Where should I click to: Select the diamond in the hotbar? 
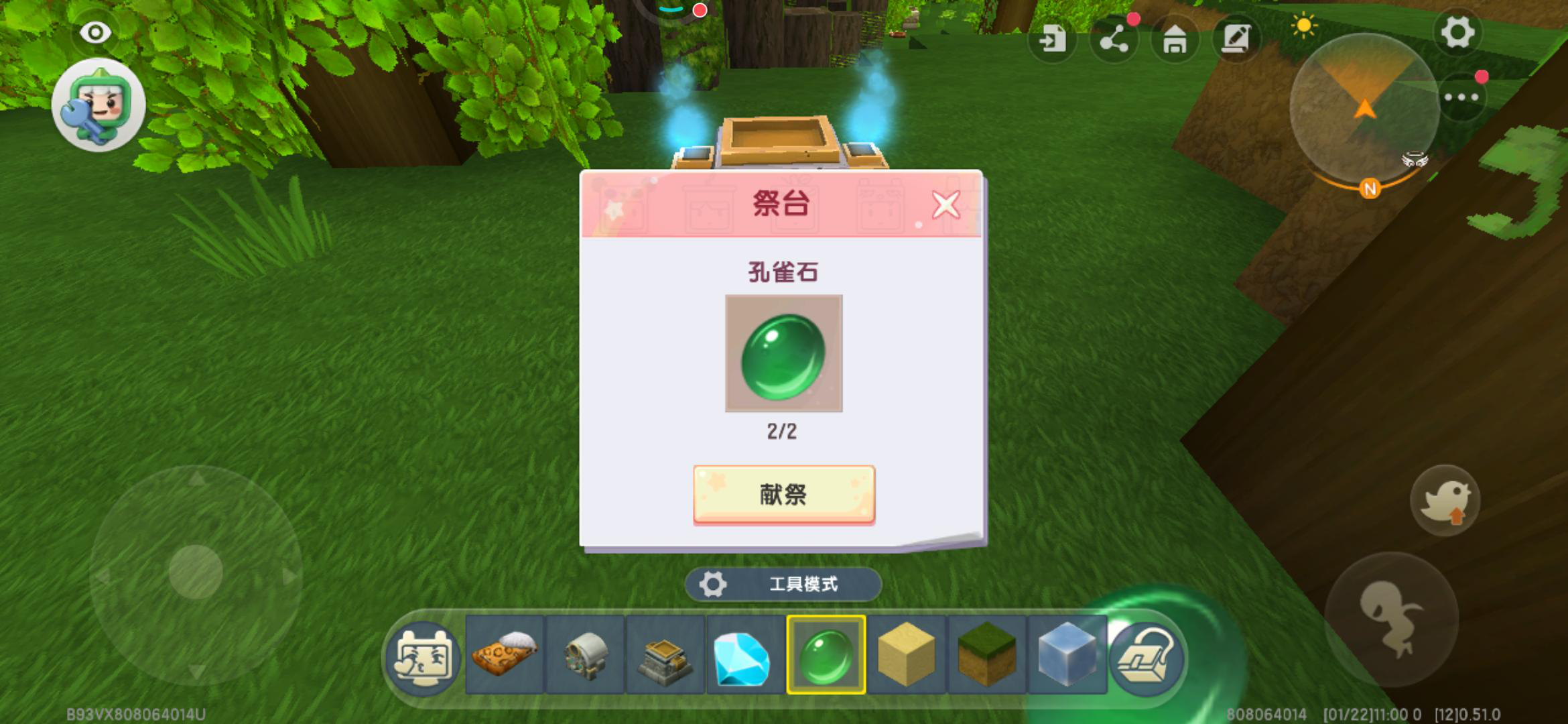(x=742, y=660)
